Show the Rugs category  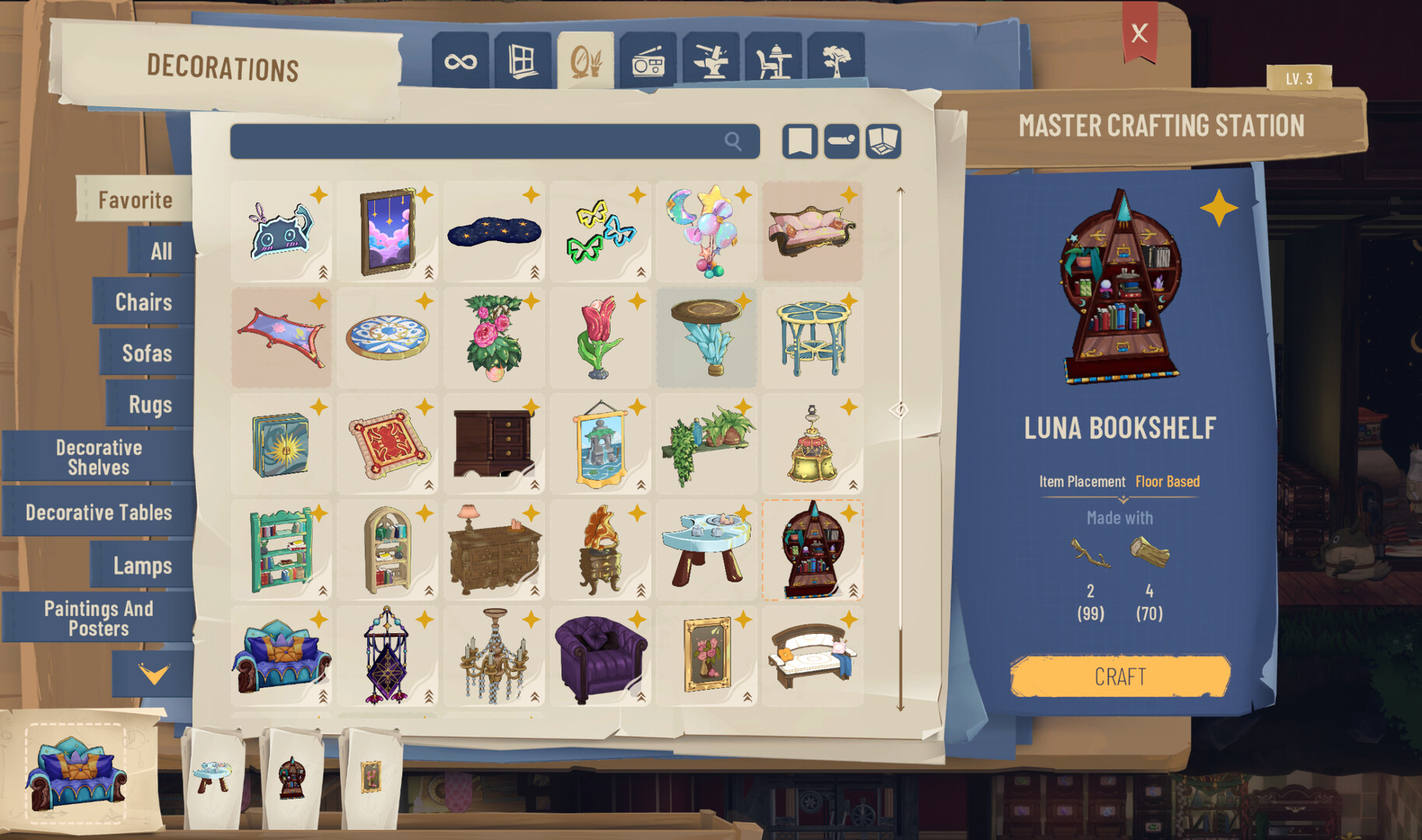click(150, 404)
